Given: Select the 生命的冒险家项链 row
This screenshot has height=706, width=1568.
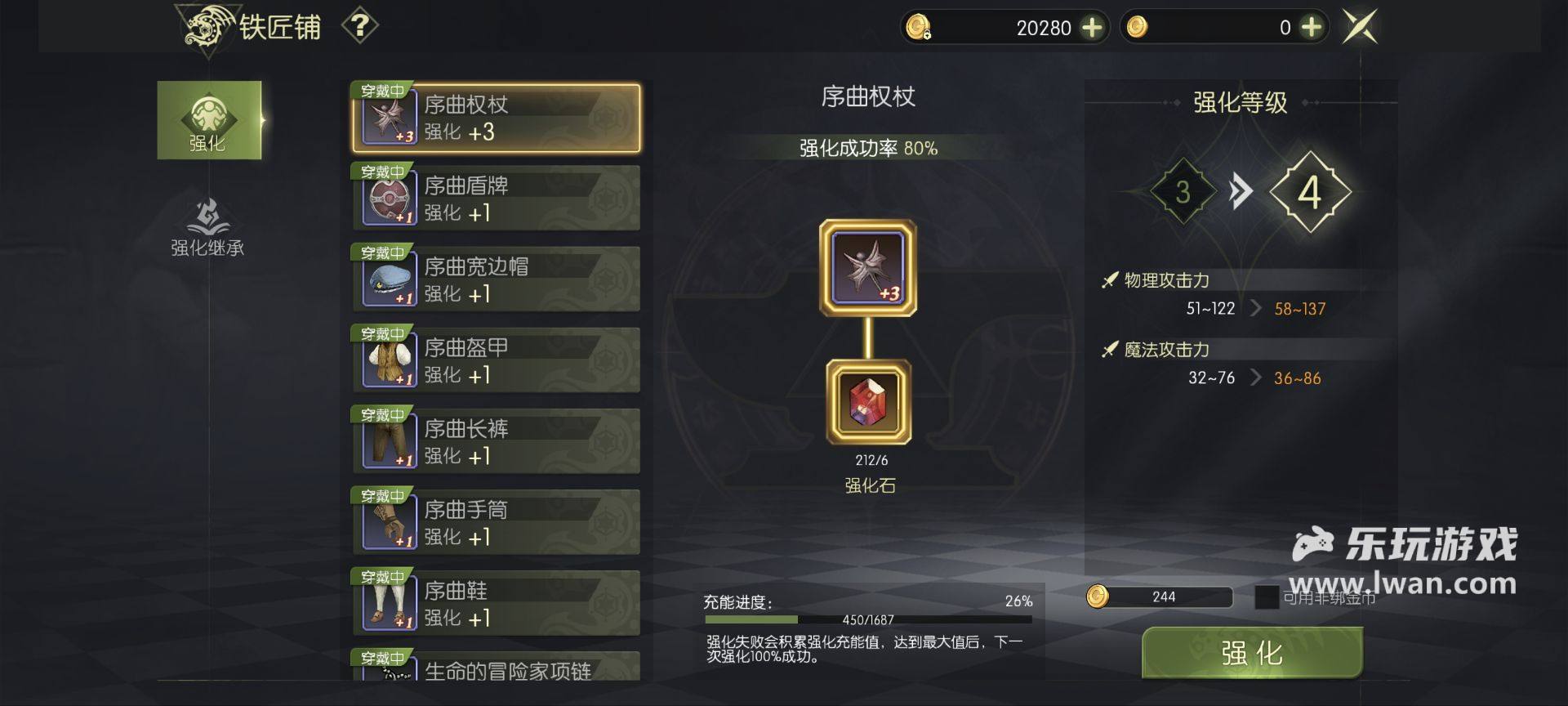Looking at the screenshot, I should [x=497, y=668].
